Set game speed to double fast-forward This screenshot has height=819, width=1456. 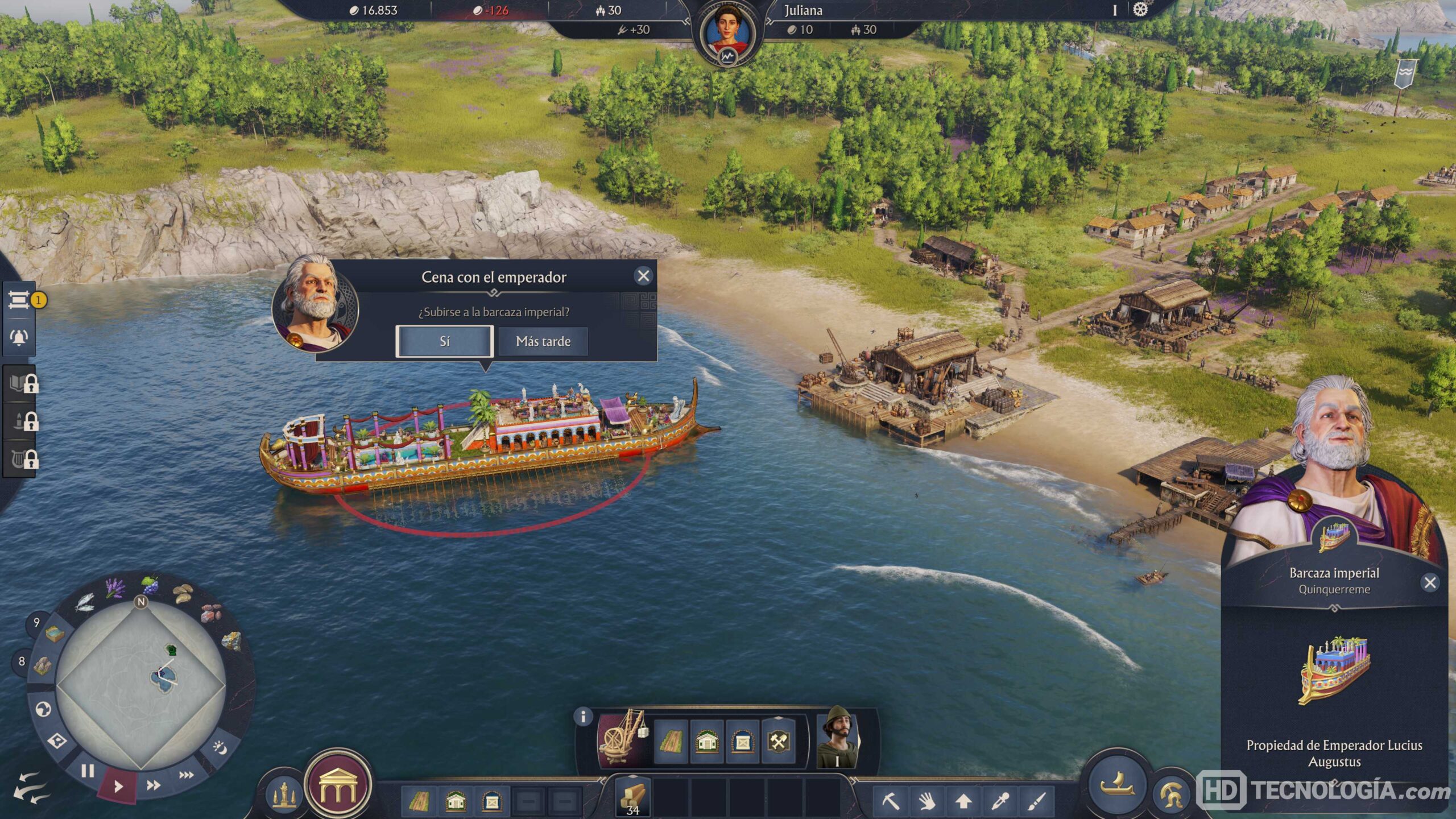[153, 785]
